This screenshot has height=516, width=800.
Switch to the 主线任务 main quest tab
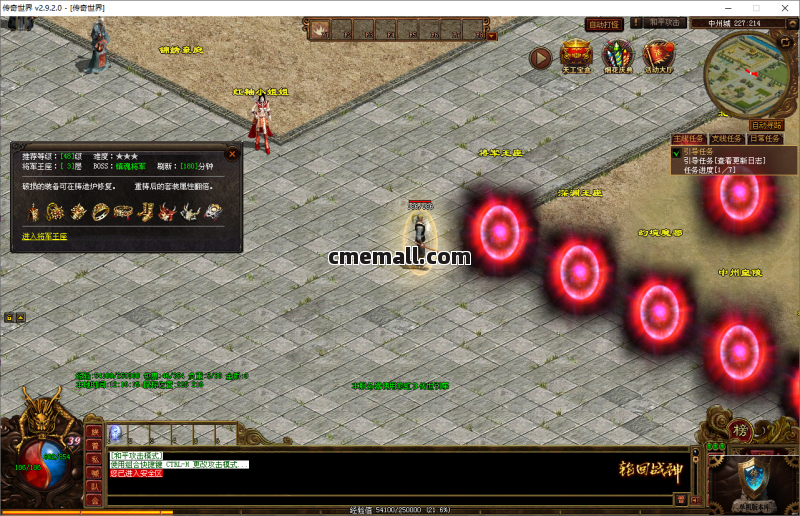point(688,139)
